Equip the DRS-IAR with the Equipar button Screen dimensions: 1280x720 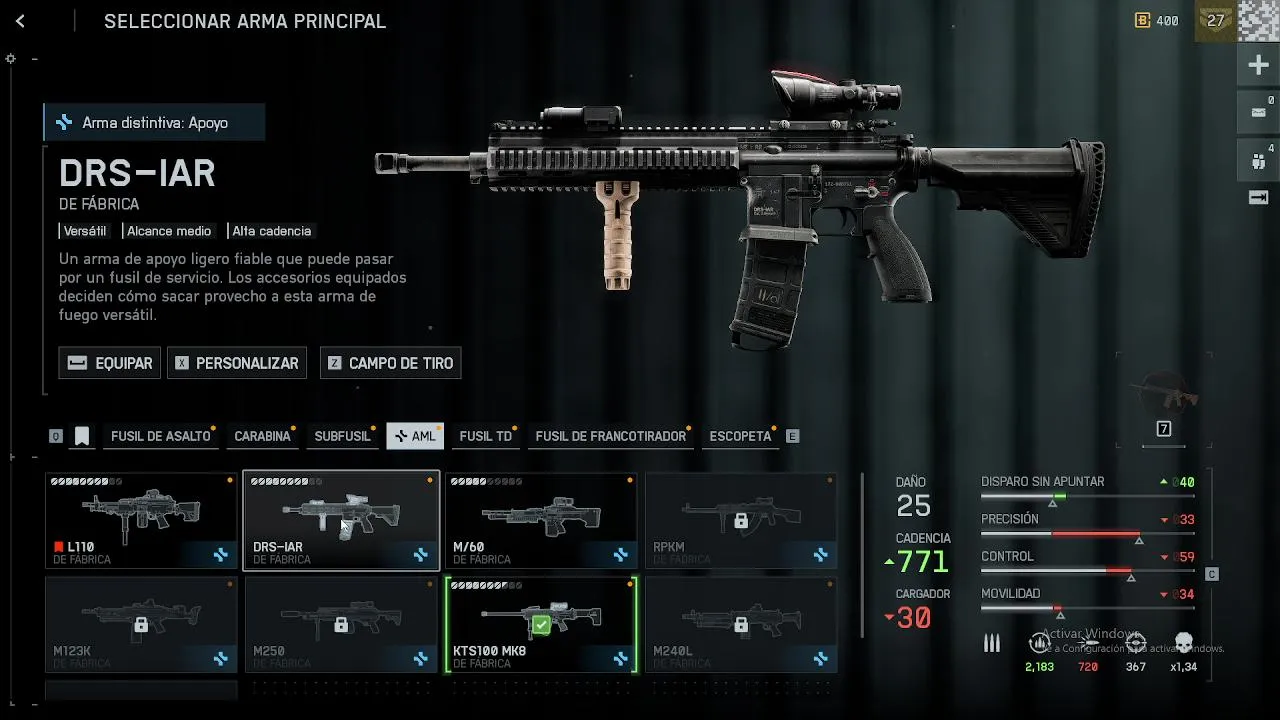pyautogui.click(x=110, y=363)
